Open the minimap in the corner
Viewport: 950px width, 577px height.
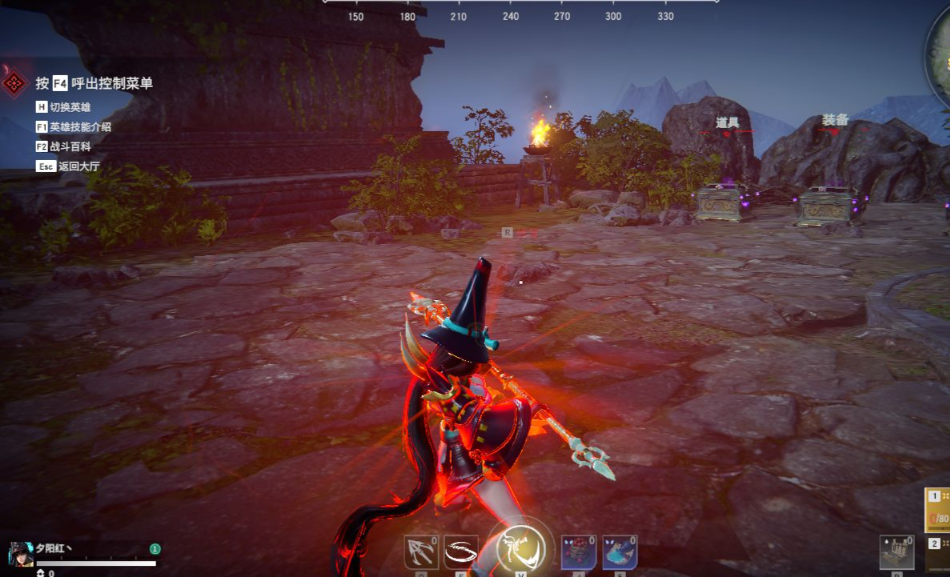[x=940, y=60]
